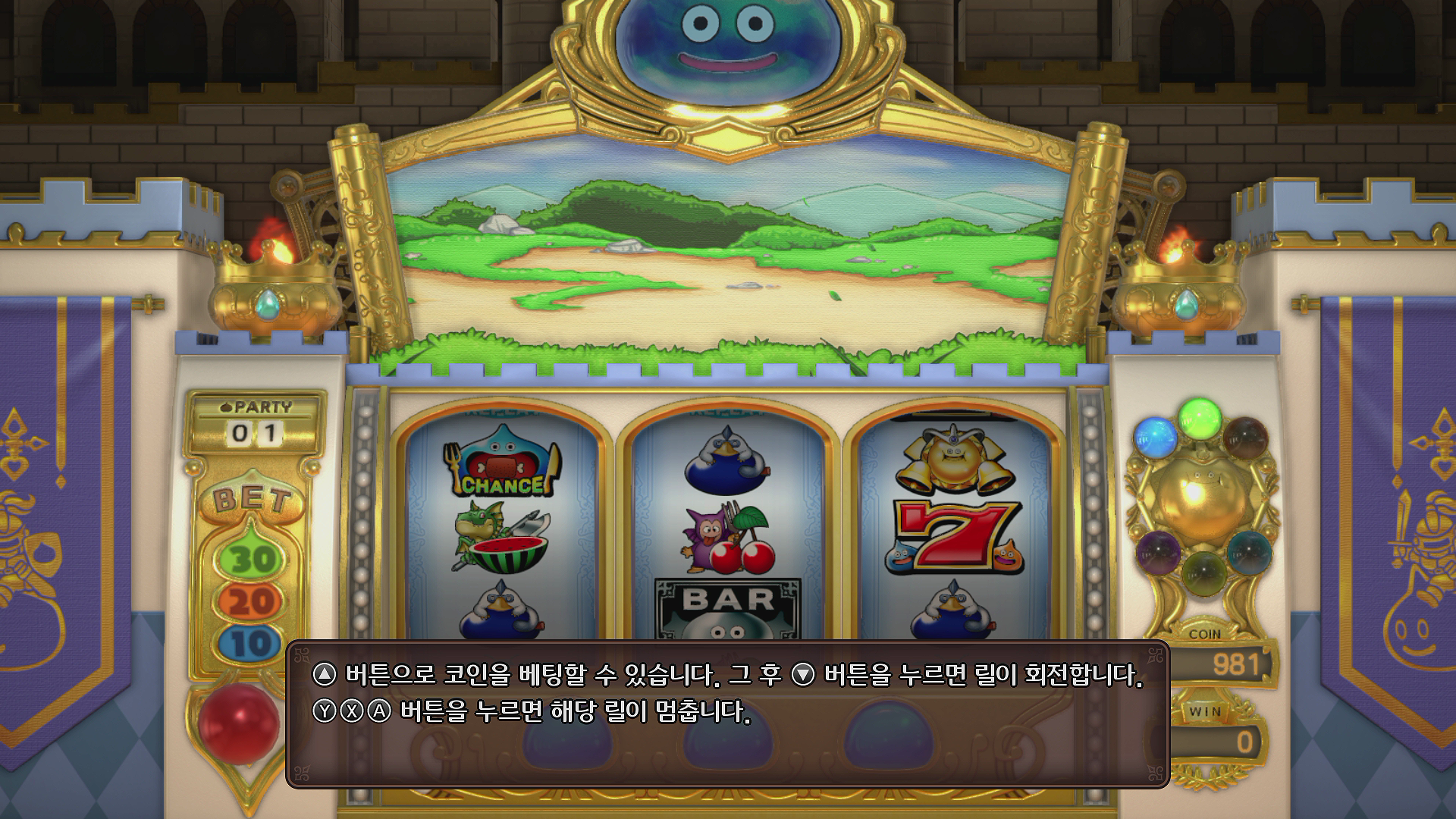1456x819 pixels.
Task: Select the BET 30 option
Action: tap(250, 557)
